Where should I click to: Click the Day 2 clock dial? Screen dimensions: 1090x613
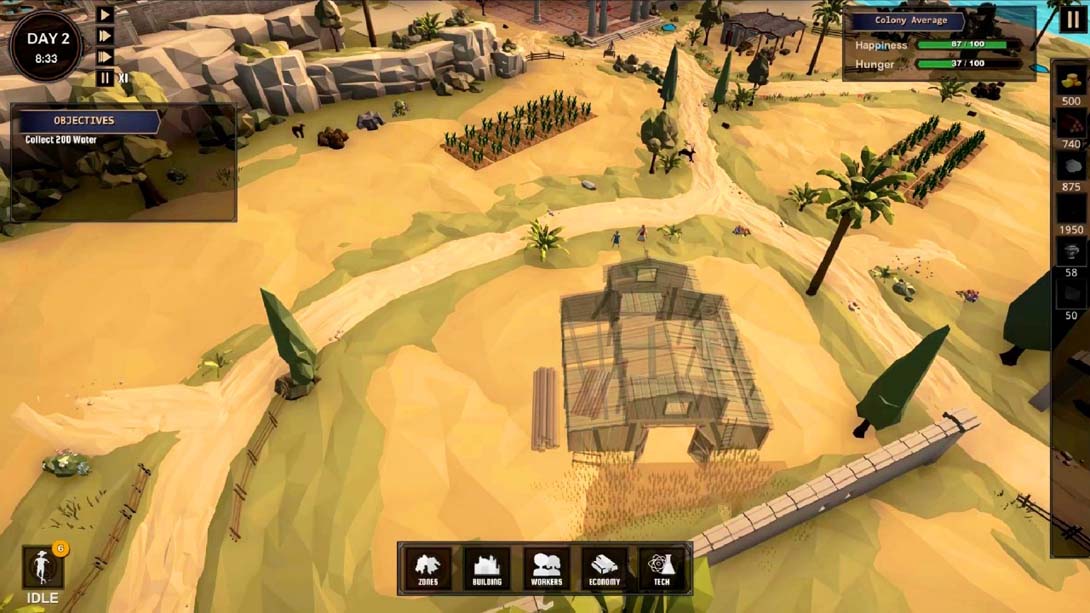point(46,46)
